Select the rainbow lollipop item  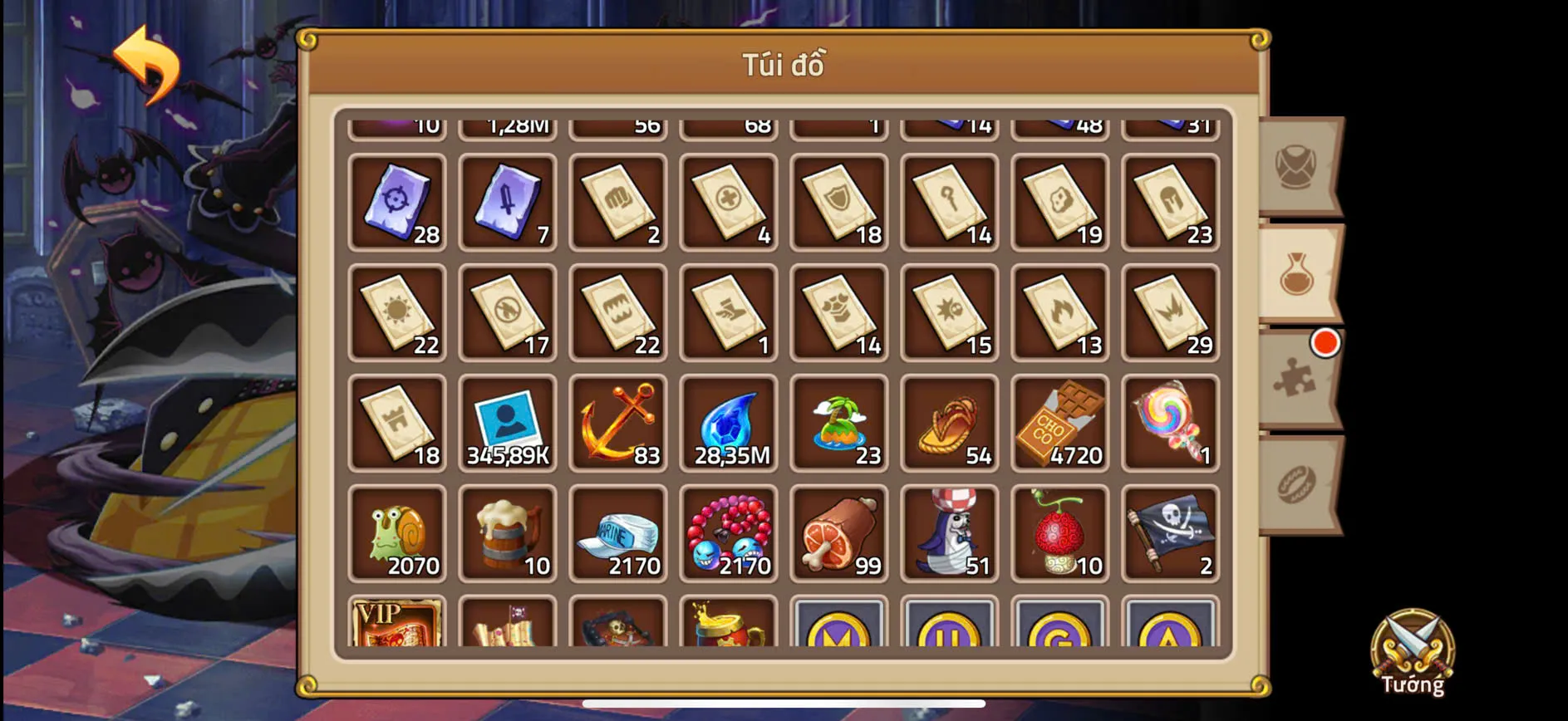[x=1170, y=424]
